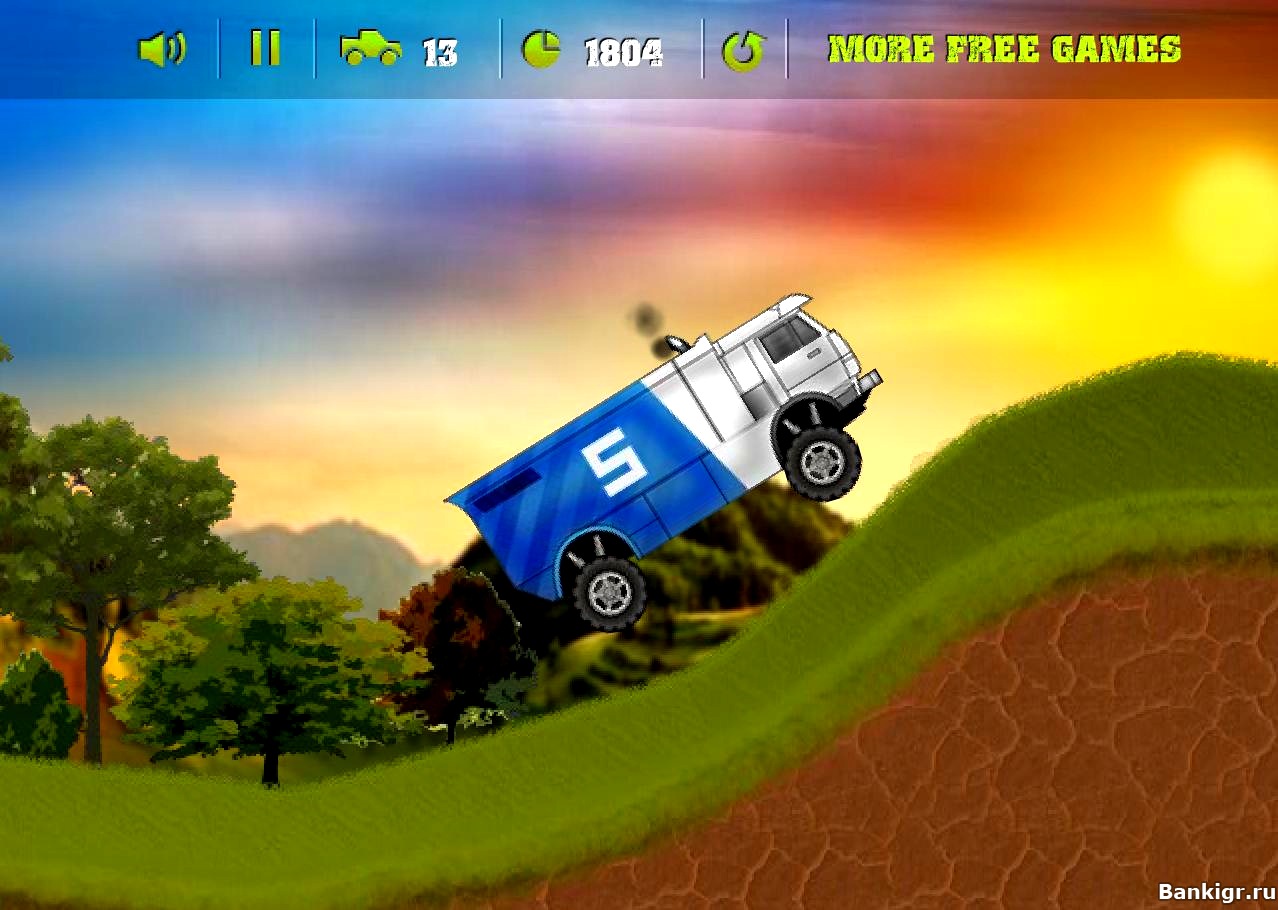
Task: Restart the level with the circular arrow
Action: tap(743, 50)
